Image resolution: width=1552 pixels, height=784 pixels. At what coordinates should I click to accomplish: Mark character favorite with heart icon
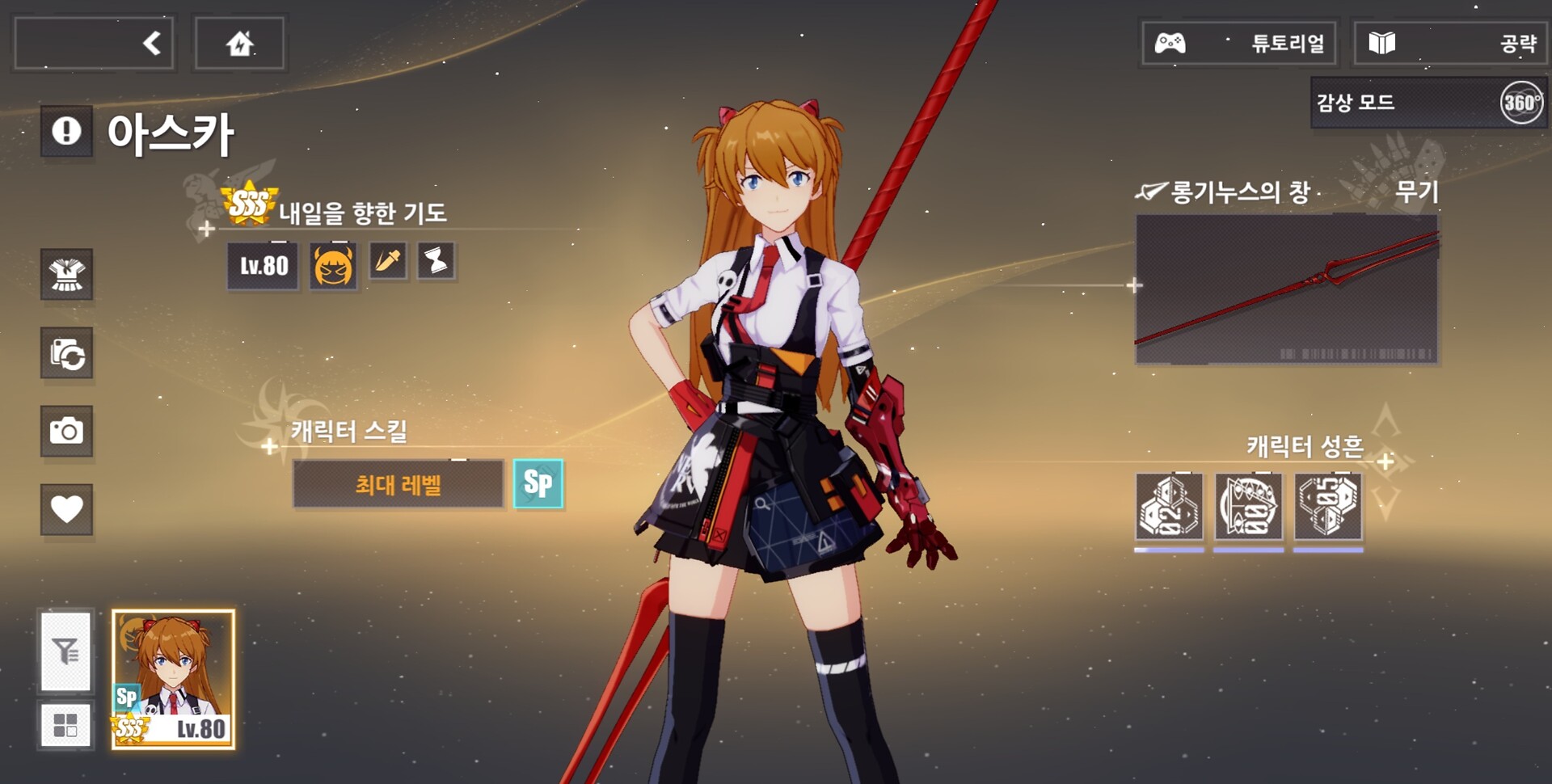[67, 509]
